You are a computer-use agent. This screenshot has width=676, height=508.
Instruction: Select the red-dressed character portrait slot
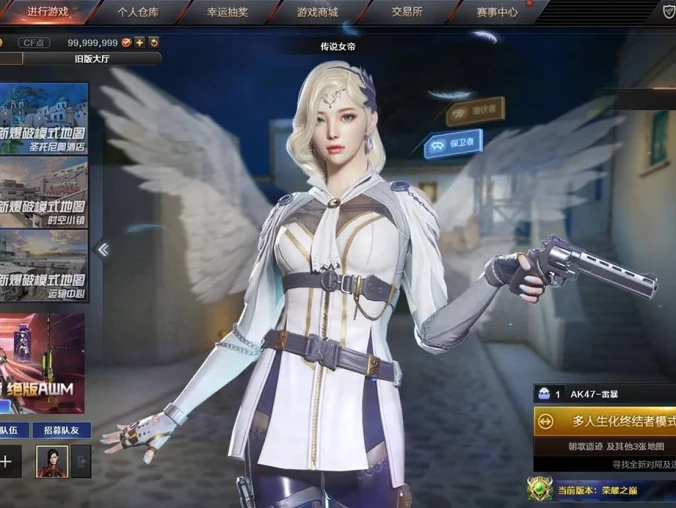[x=52, y=461]
